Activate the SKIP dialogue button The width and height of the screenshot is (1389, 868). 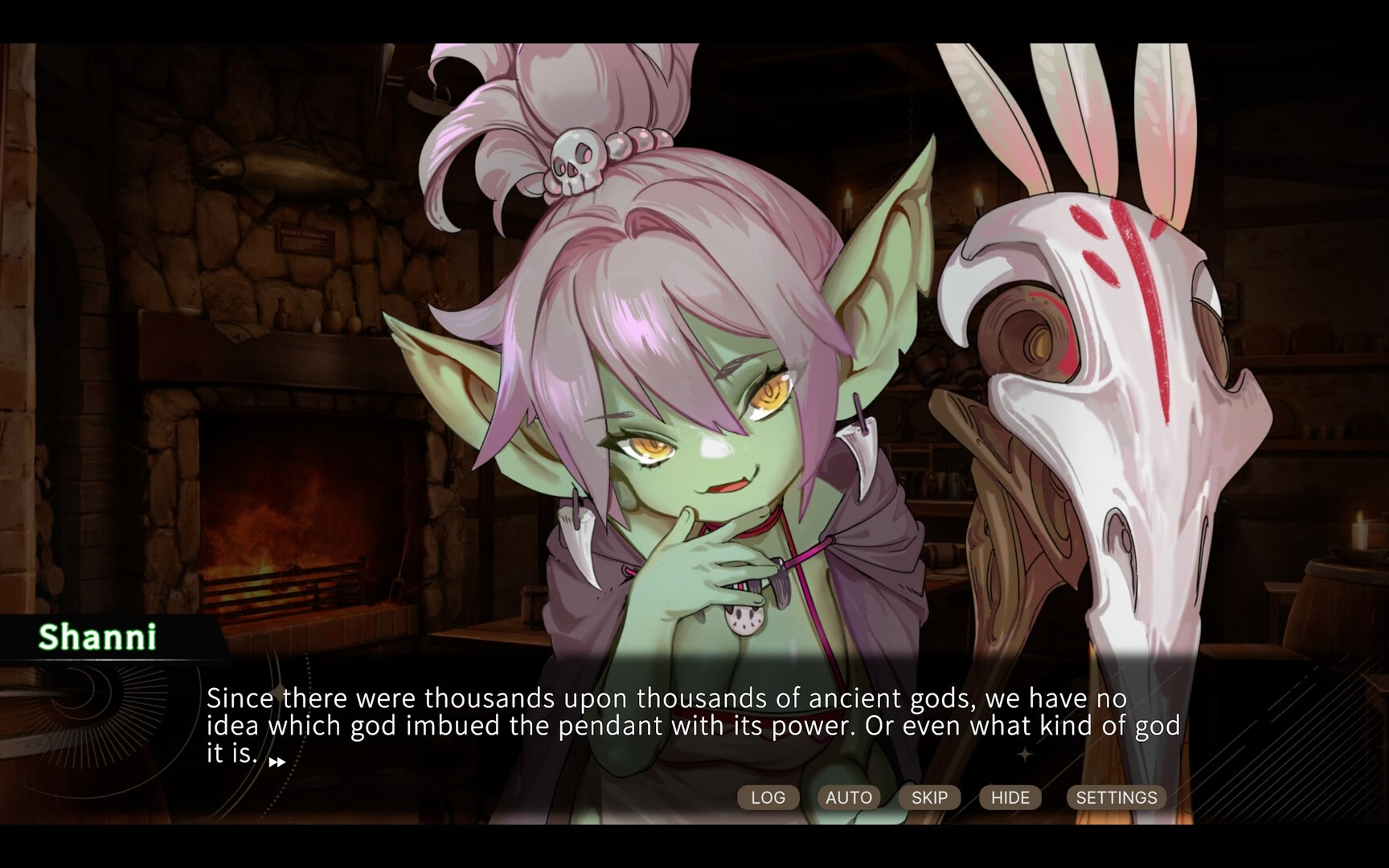tap(929, 797)
